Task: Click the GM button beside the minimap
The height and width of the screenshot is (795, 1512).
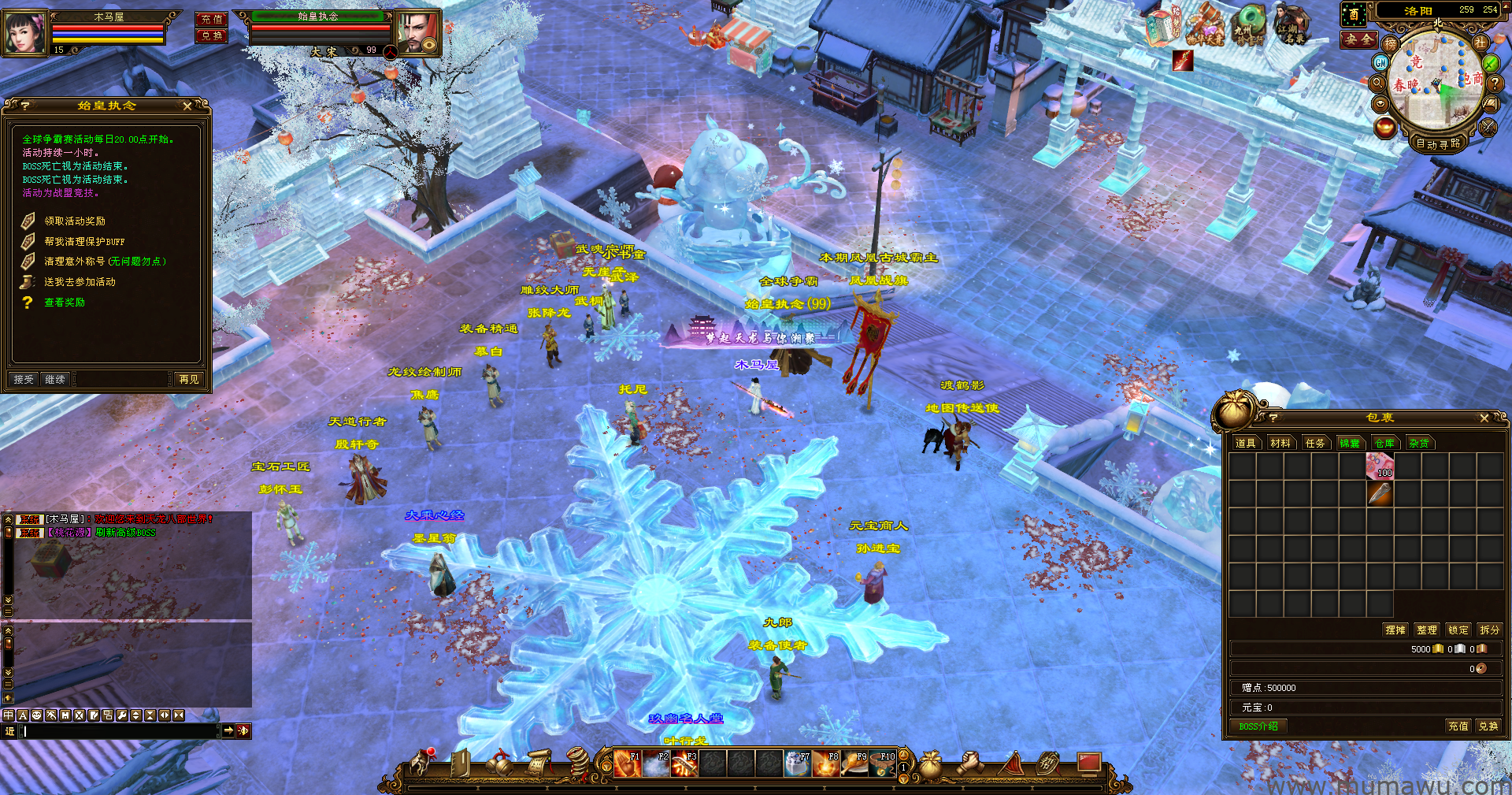Action: coord(1380,61)
